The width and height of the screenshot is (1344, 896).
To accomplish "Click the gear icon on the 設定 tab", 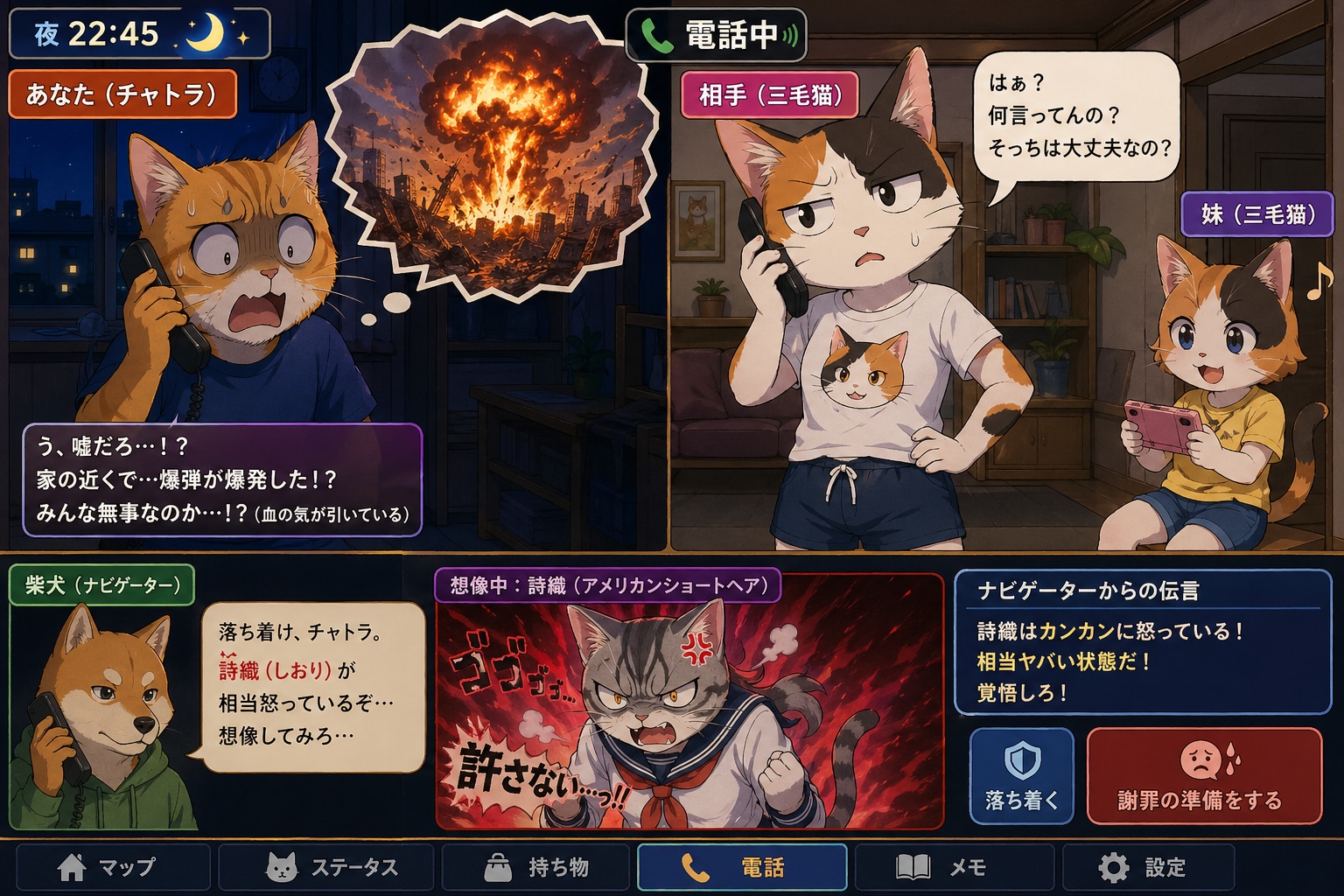I will point(1113,869).
